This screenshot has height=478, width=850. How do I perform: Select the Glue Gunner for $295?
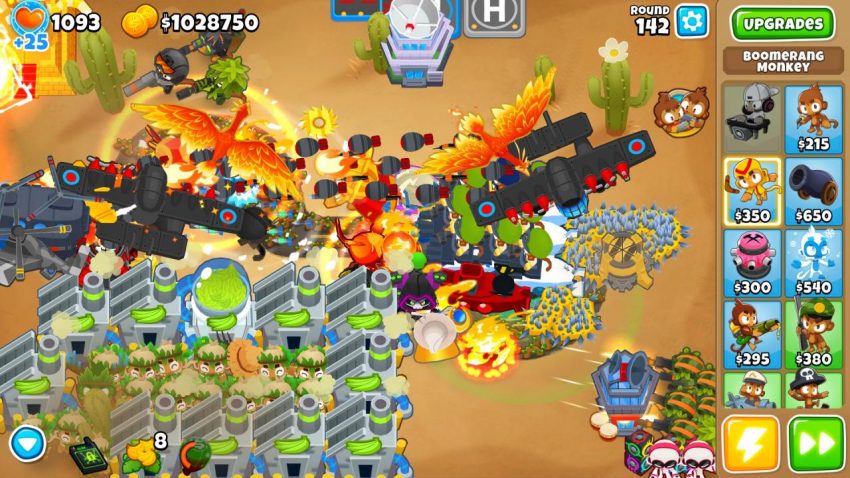click(750, 334)
